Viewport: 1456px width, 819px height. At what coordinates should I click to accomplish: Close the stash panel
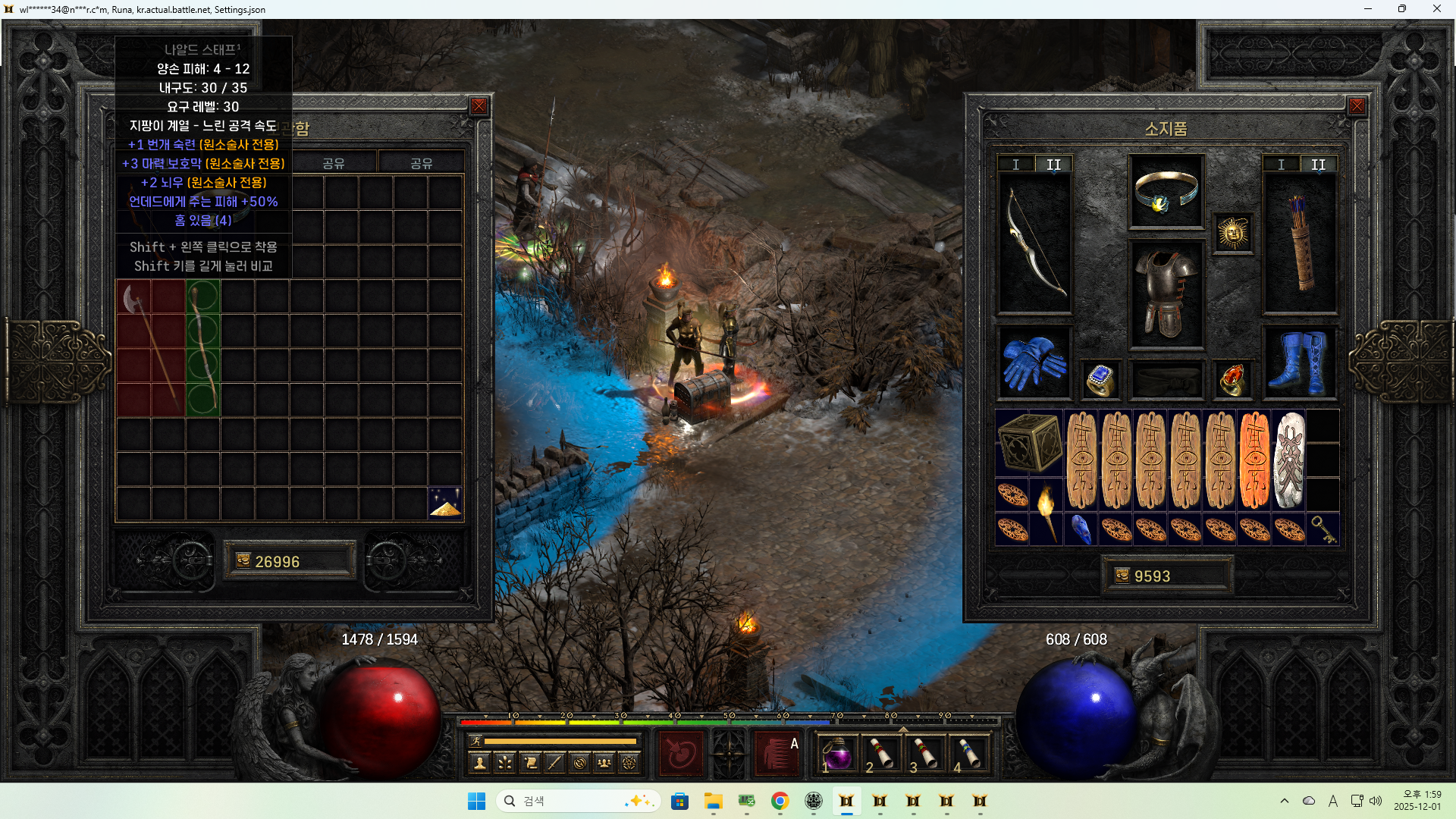479,107
